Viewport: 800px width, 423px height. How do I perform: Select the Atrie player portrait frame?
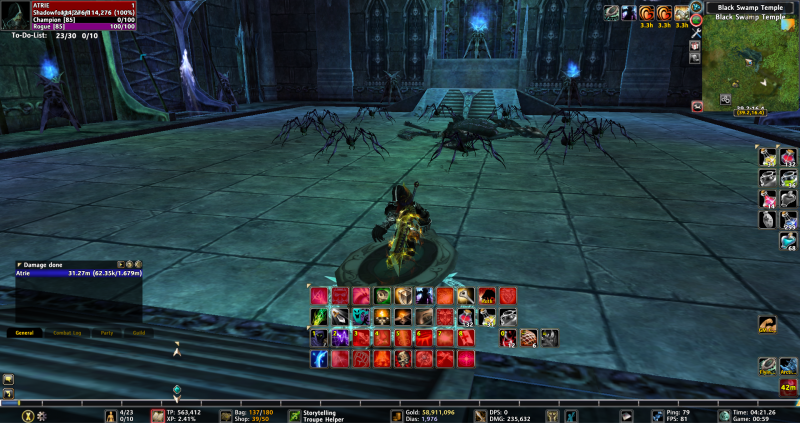pos(15,15)
